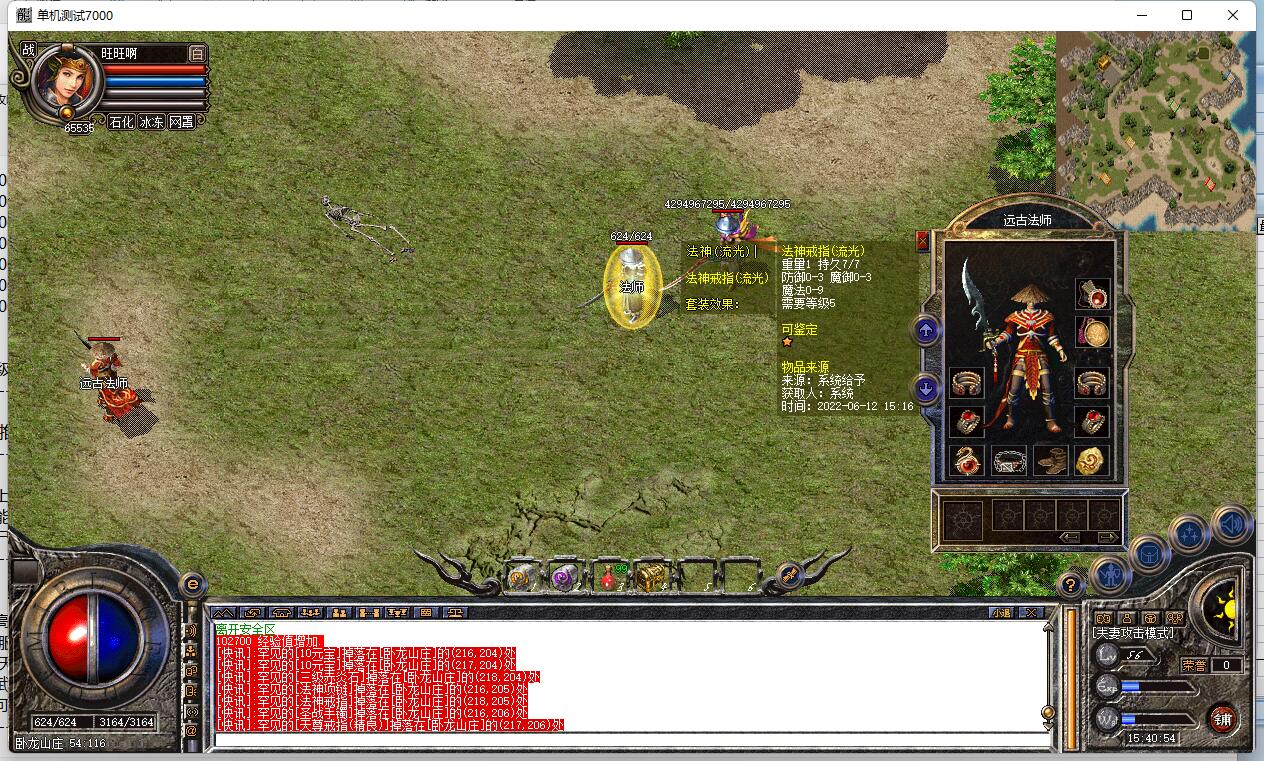Viewport: 1264px width, 761px height.
Task: Select the belt equipment slot
Action: click(x=1009, y=461)
